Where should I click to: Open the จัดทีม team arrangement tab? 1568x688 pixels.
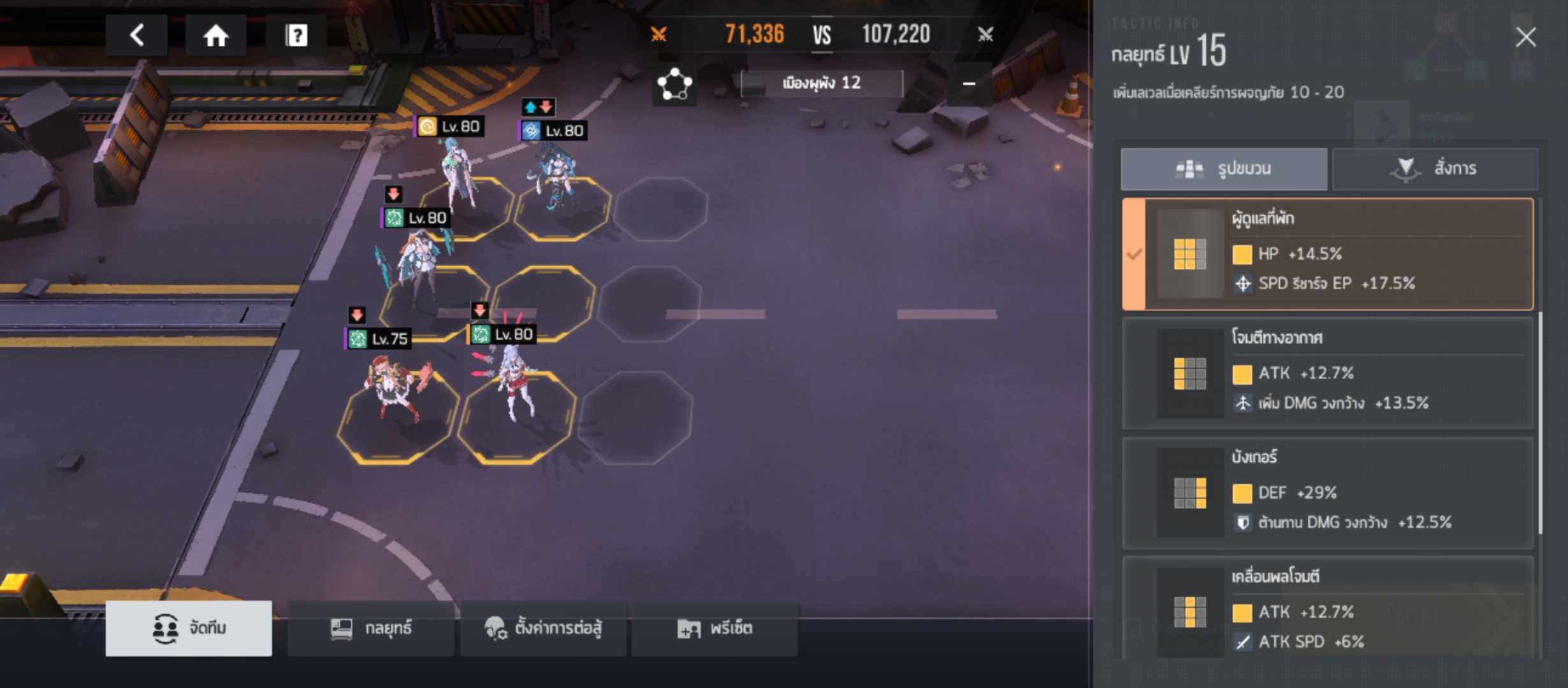[189, 628]
